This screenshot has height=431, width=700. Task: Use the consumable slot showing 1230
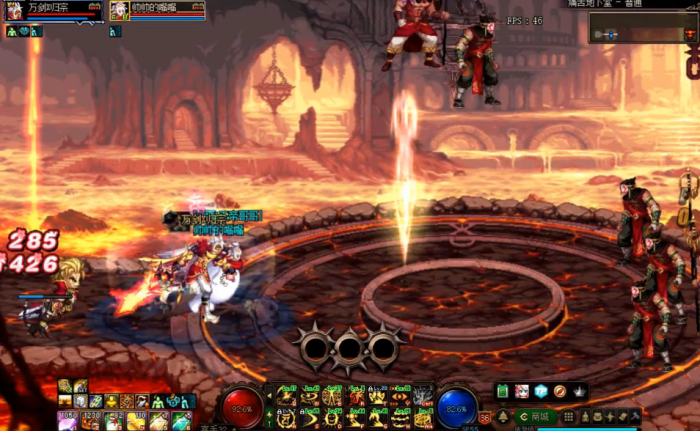[90, 421]
